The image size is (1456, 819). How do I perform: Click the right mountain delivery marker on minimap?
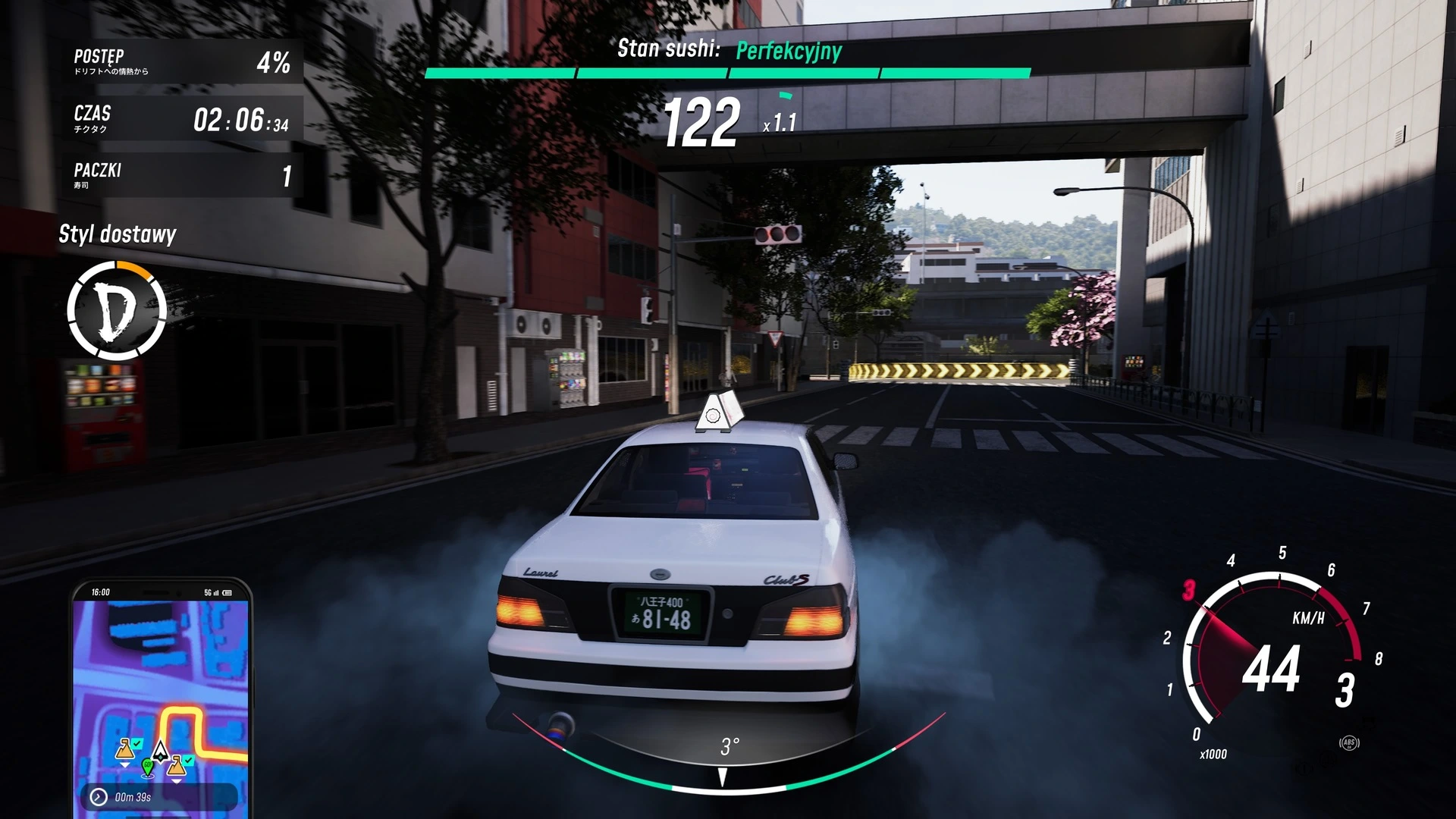tap(177, 768)
